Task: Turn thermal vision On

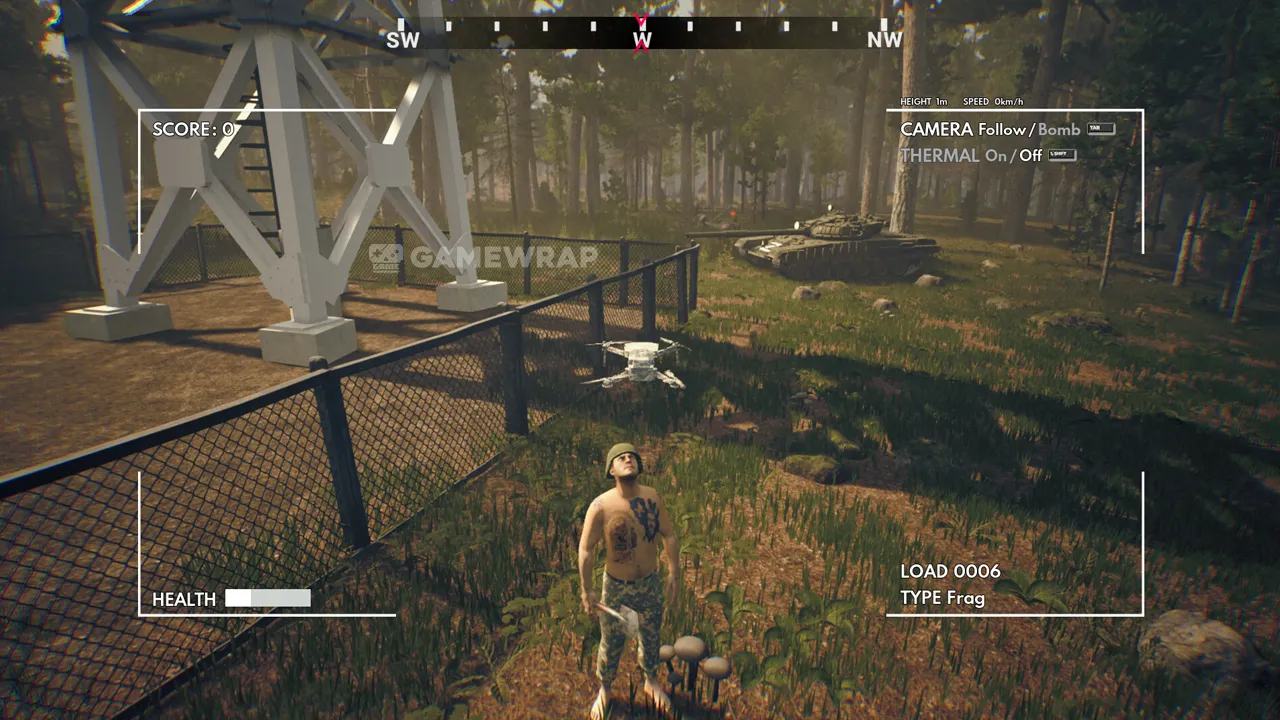Action: [x=995, y=156]
